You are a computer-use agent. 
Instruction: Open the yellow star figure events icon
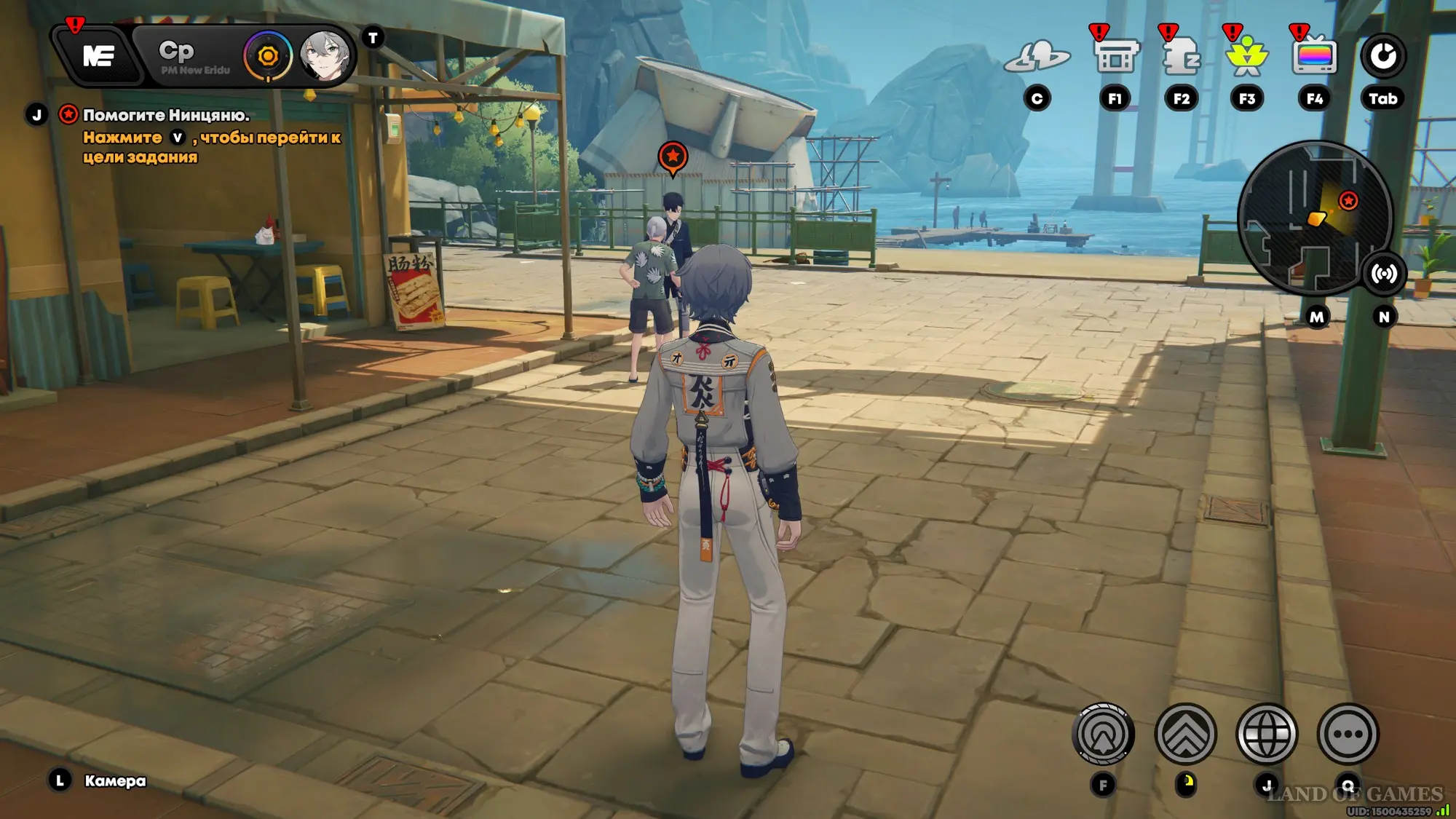click(x=1247, y=56)
